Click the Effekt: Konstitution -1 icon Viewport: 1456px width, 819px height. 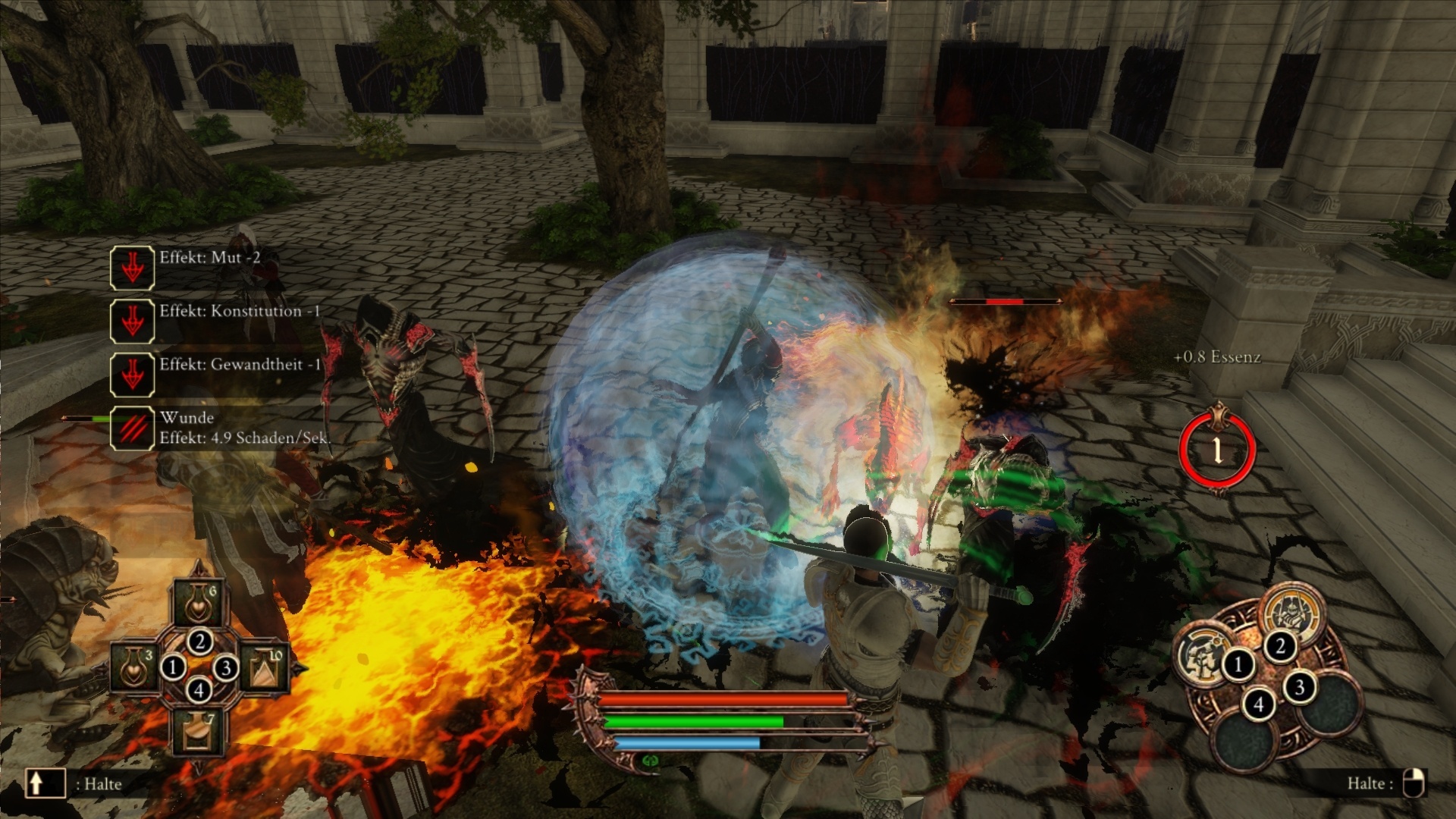pyautogui.click(x=133, y=322)
